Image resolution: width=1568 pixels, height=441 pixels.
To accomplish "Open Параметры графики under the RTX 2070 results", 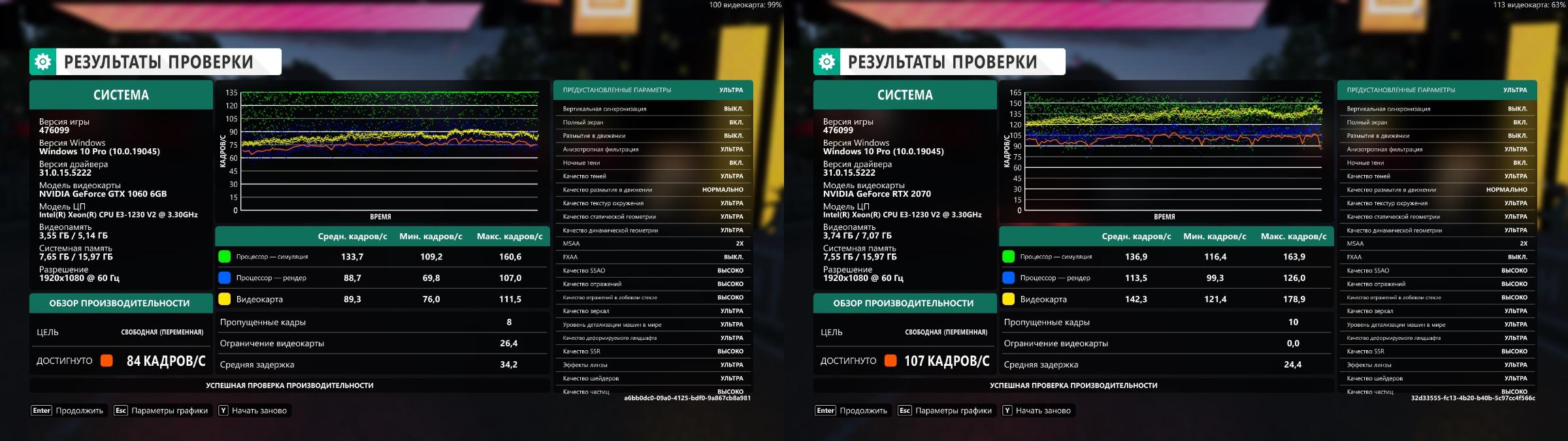I will pyautogui.click(x=945, y=410).
